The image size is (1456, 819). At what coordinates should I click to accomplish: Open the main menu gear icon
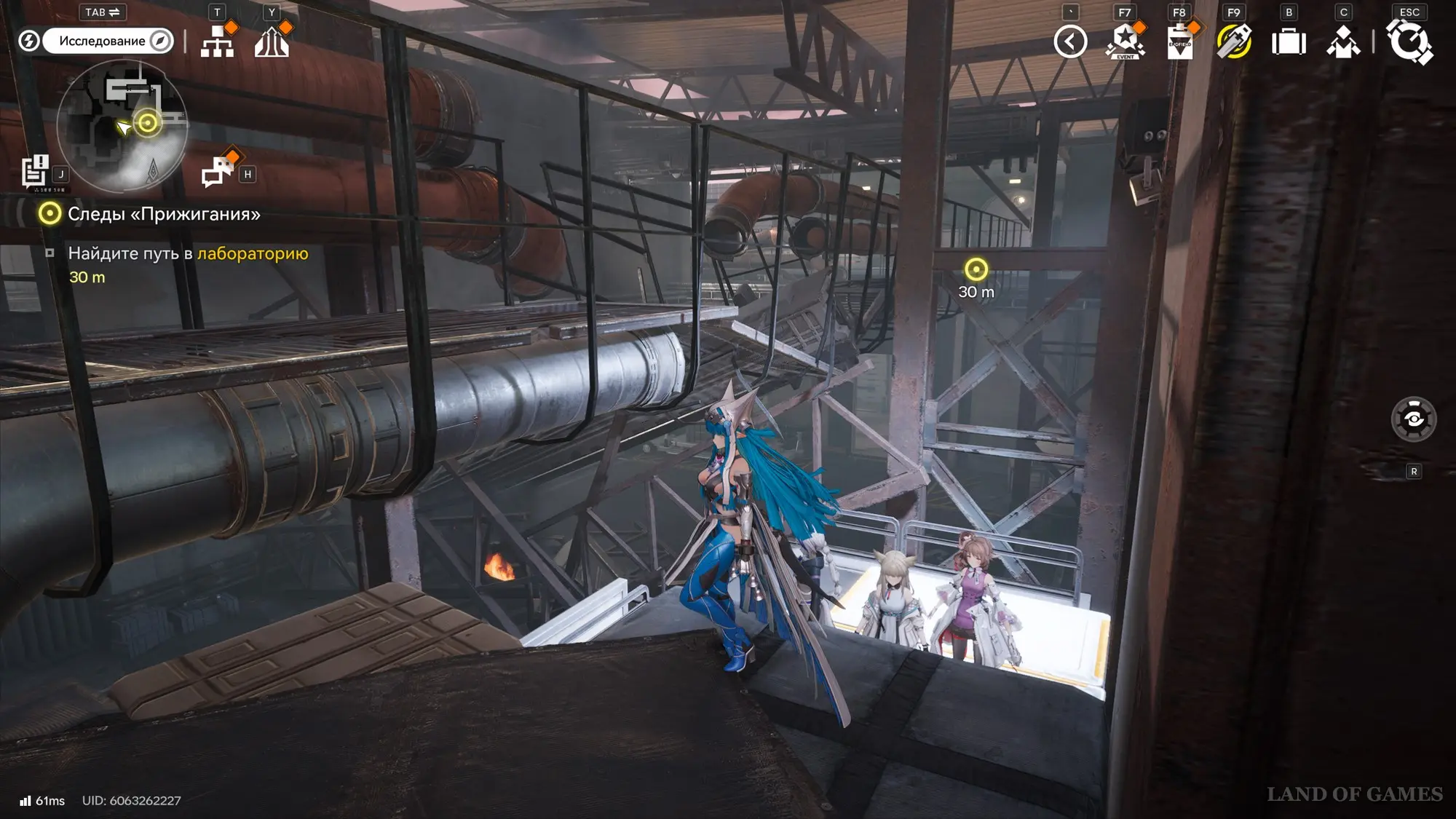coord(1409,41)
